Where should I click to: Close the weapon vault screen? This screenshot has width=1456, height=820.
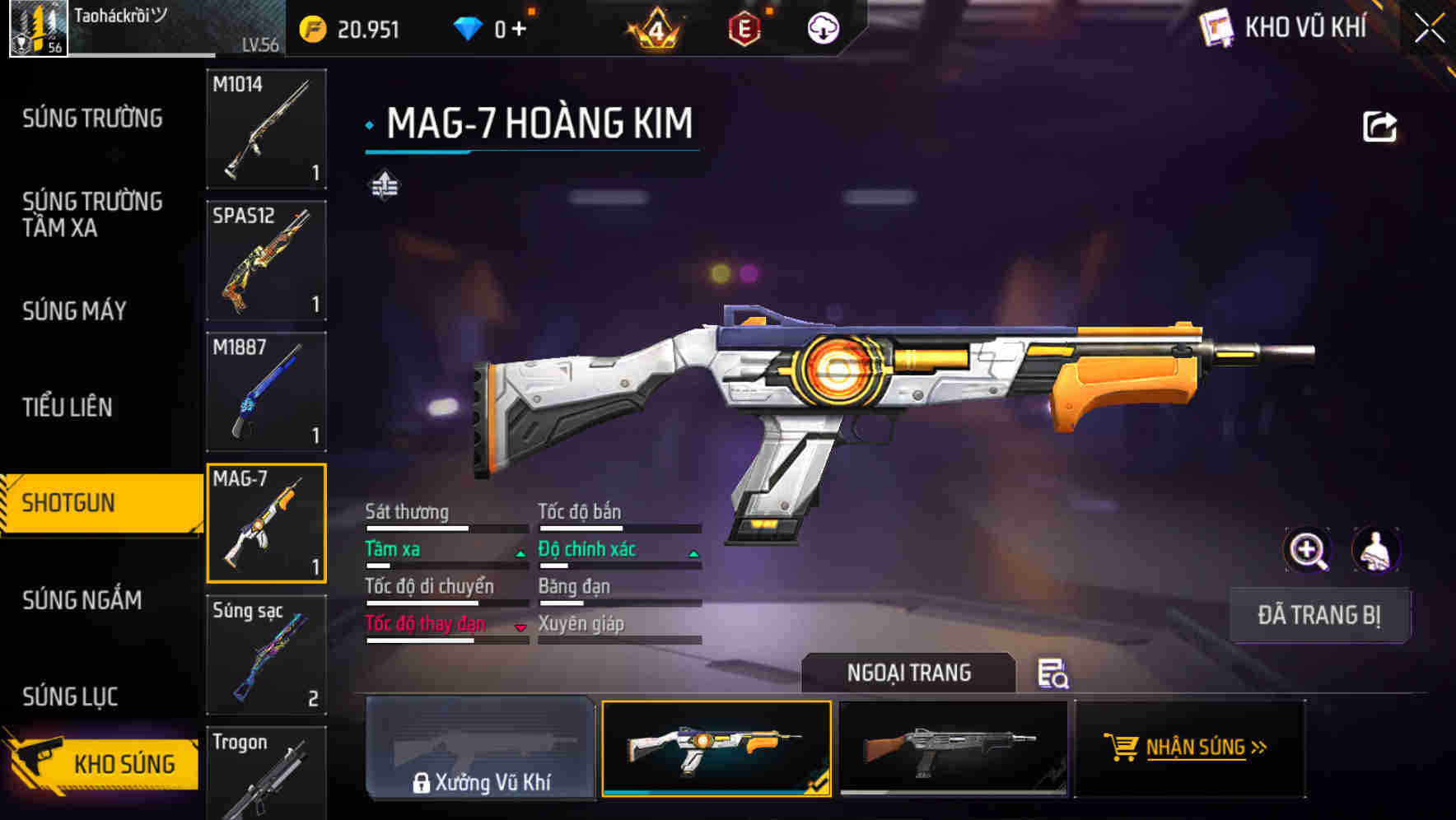[x=1430, y=29]
